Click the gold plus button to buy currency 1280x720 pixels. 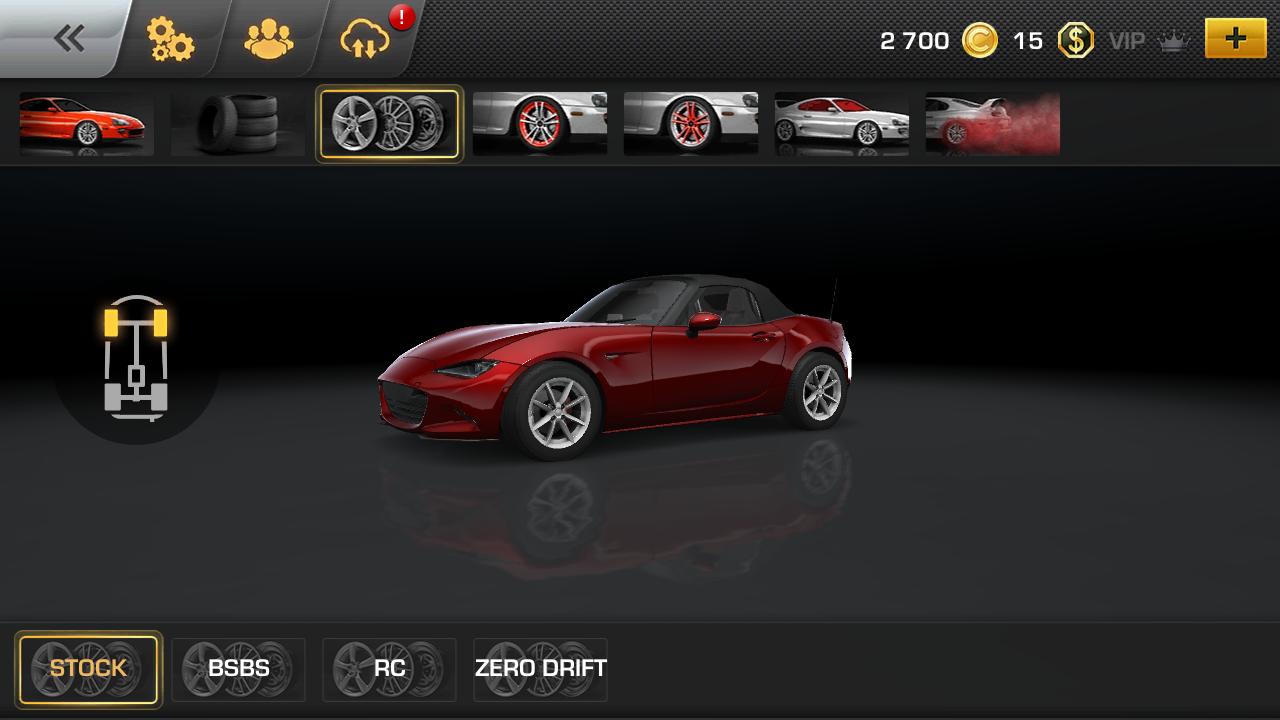click(1235, 39)
